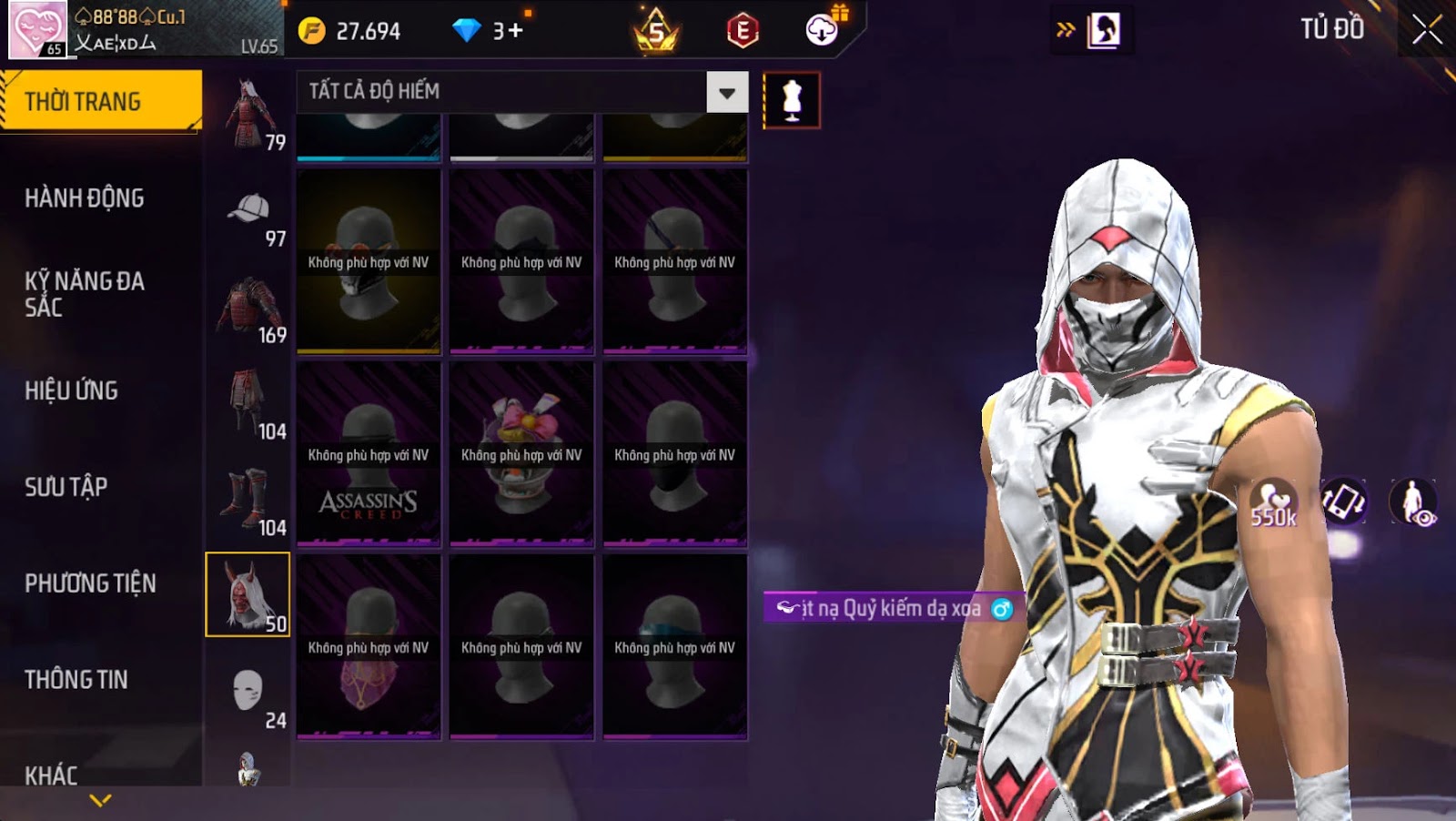Screen dimensions: 1456x821
Task: Select the white face mask category
Action: tap(248, 694)
